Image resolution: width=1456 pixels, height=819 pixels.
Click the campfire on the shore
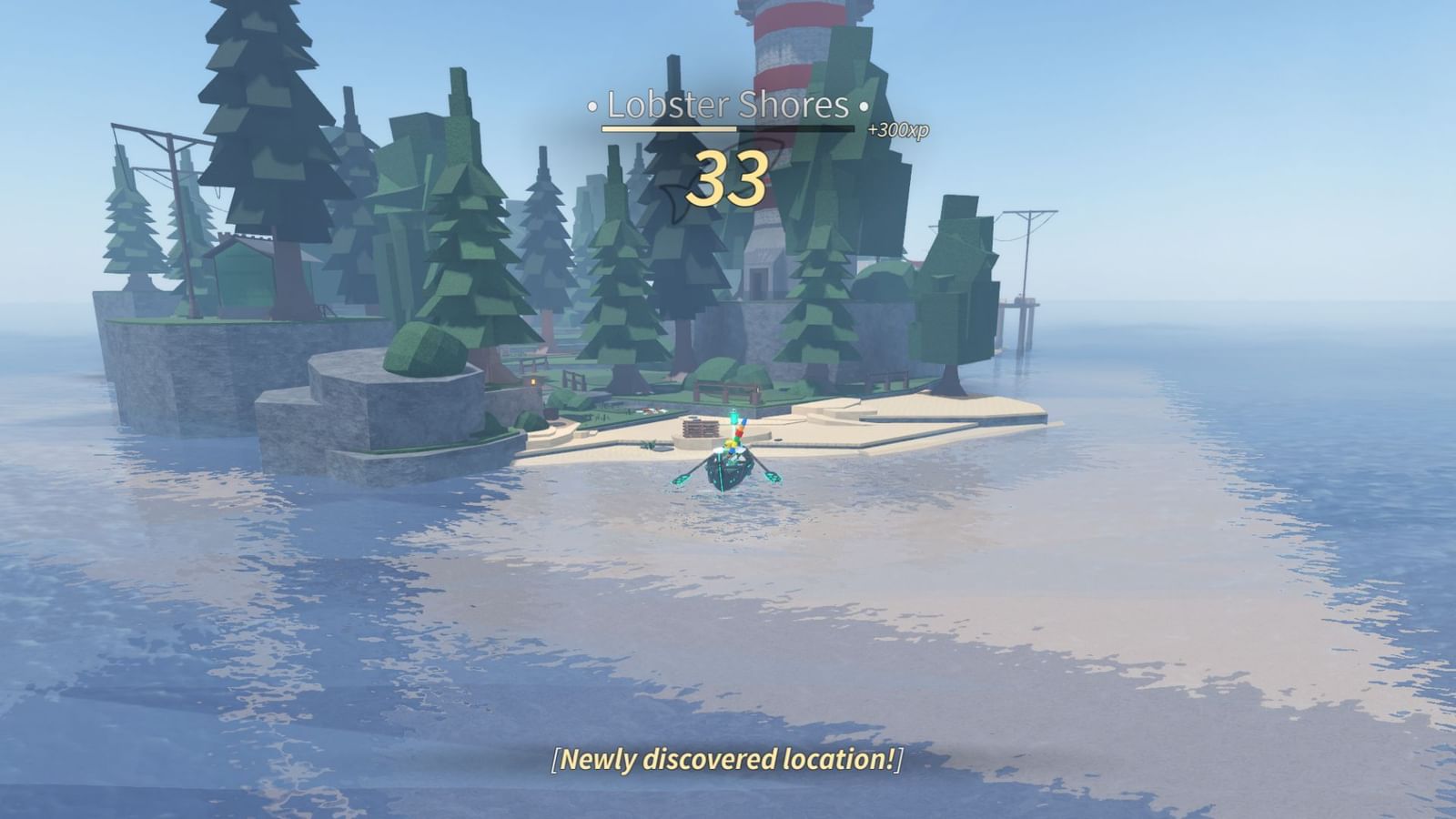532,382
